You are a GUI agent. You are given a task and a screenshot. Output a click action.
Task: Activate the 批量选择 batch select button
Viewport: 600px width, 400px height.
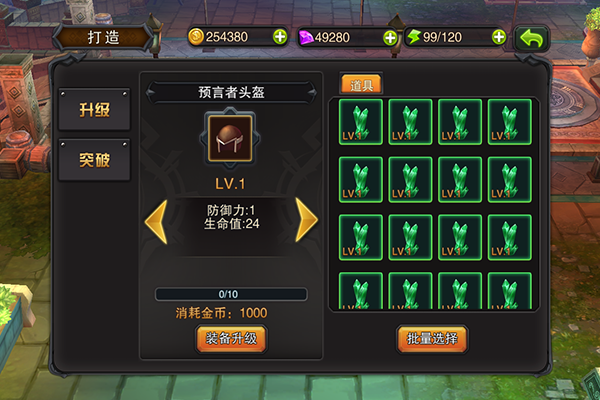click(432, 338)
